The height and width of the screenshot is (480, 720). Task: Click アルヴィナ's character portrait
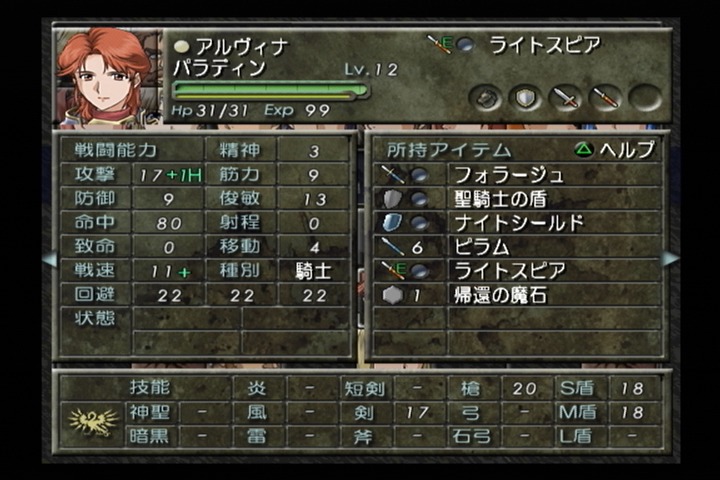pyautogui.click(x=104, y=76)
